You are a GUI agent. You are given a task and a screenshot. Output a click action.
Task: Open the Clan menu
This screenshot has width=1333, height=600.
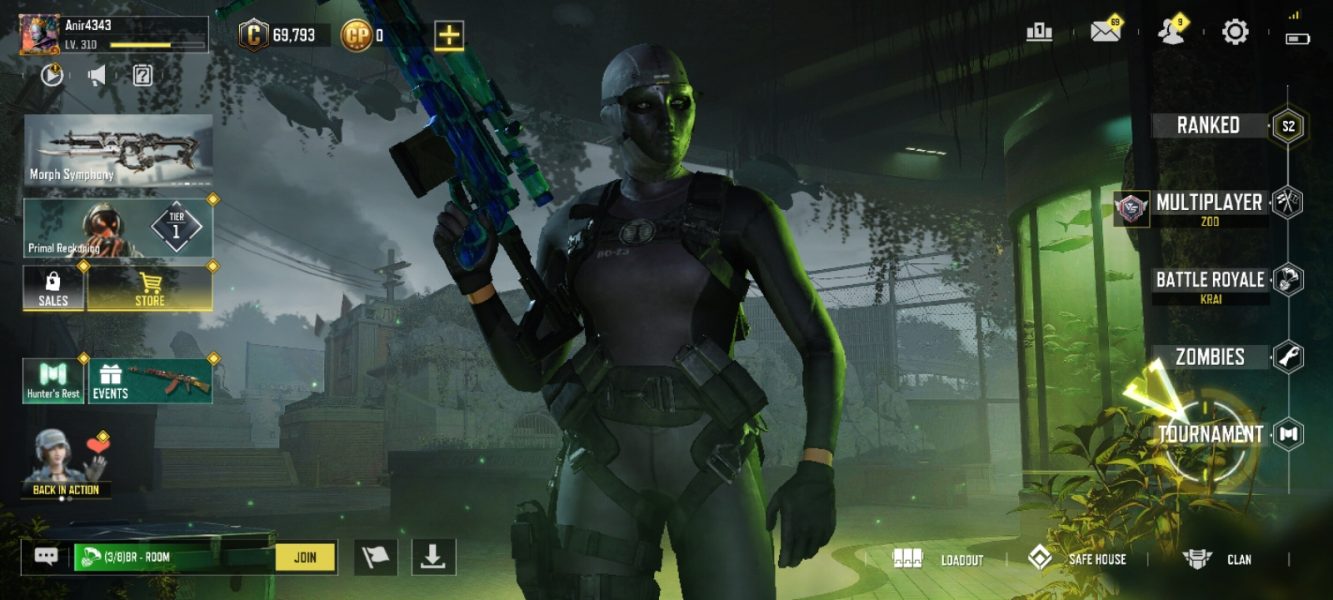(x=1217, y=559)
